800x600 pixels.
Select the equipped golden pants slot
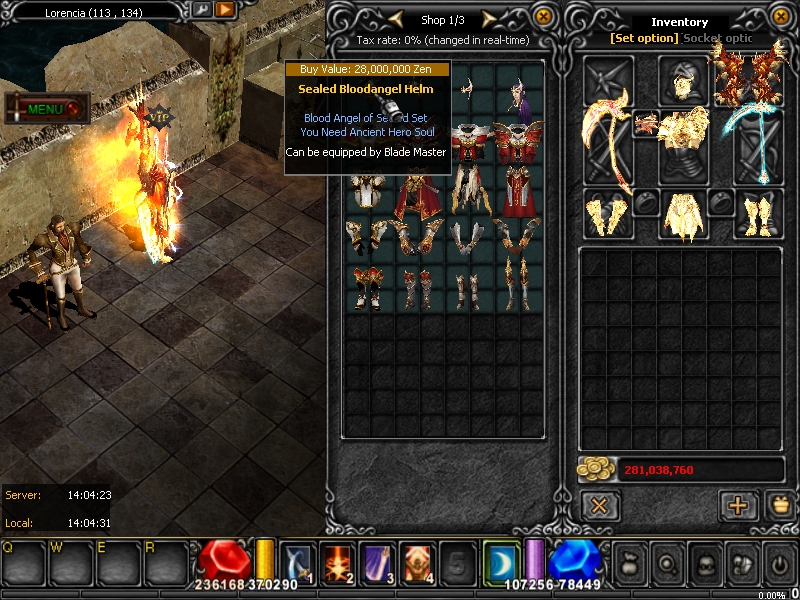pyautogui.click(x=683, y=214)
